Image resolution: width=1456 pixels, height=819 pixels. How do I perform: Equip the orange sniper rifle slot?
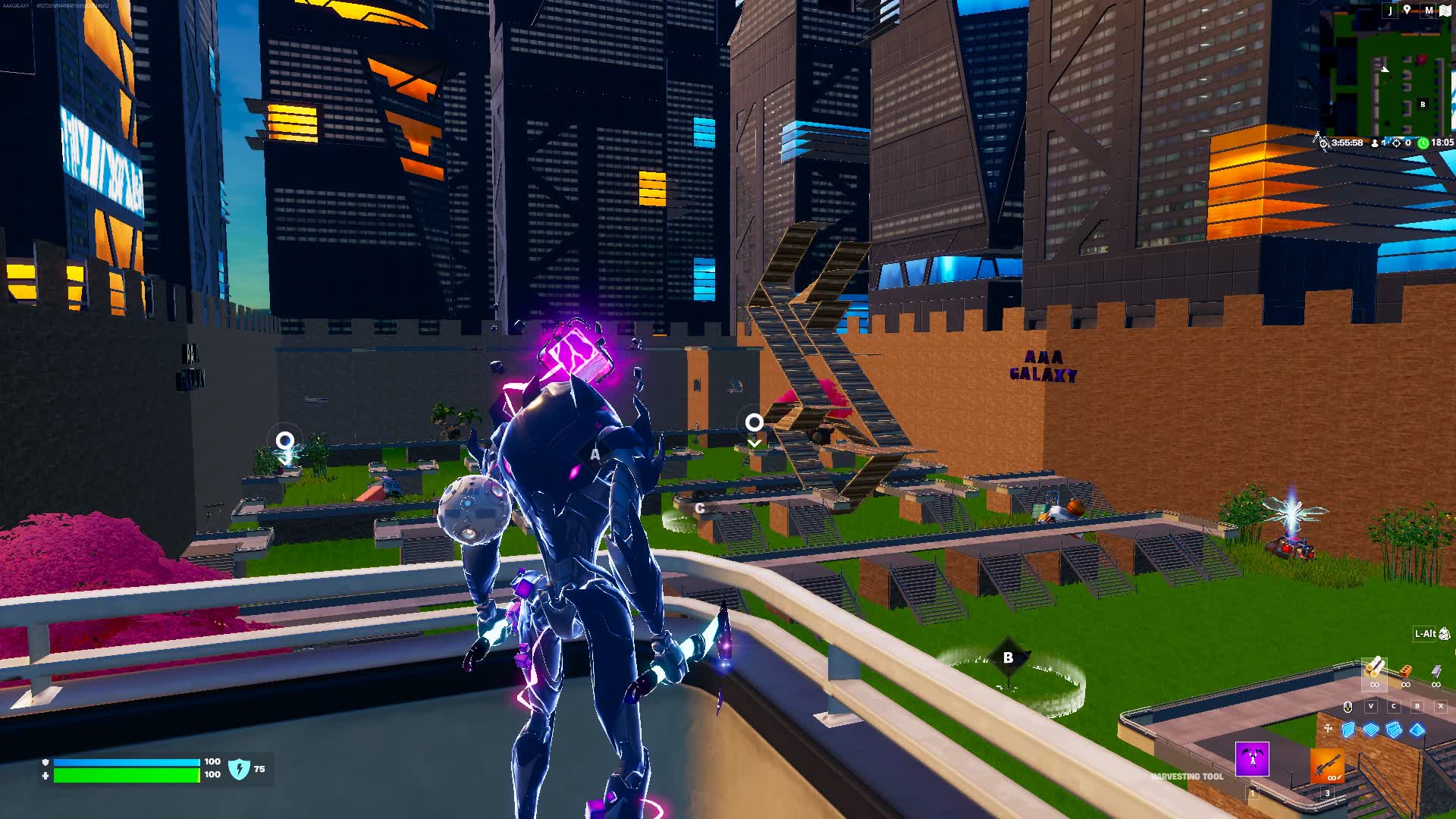1326,766
